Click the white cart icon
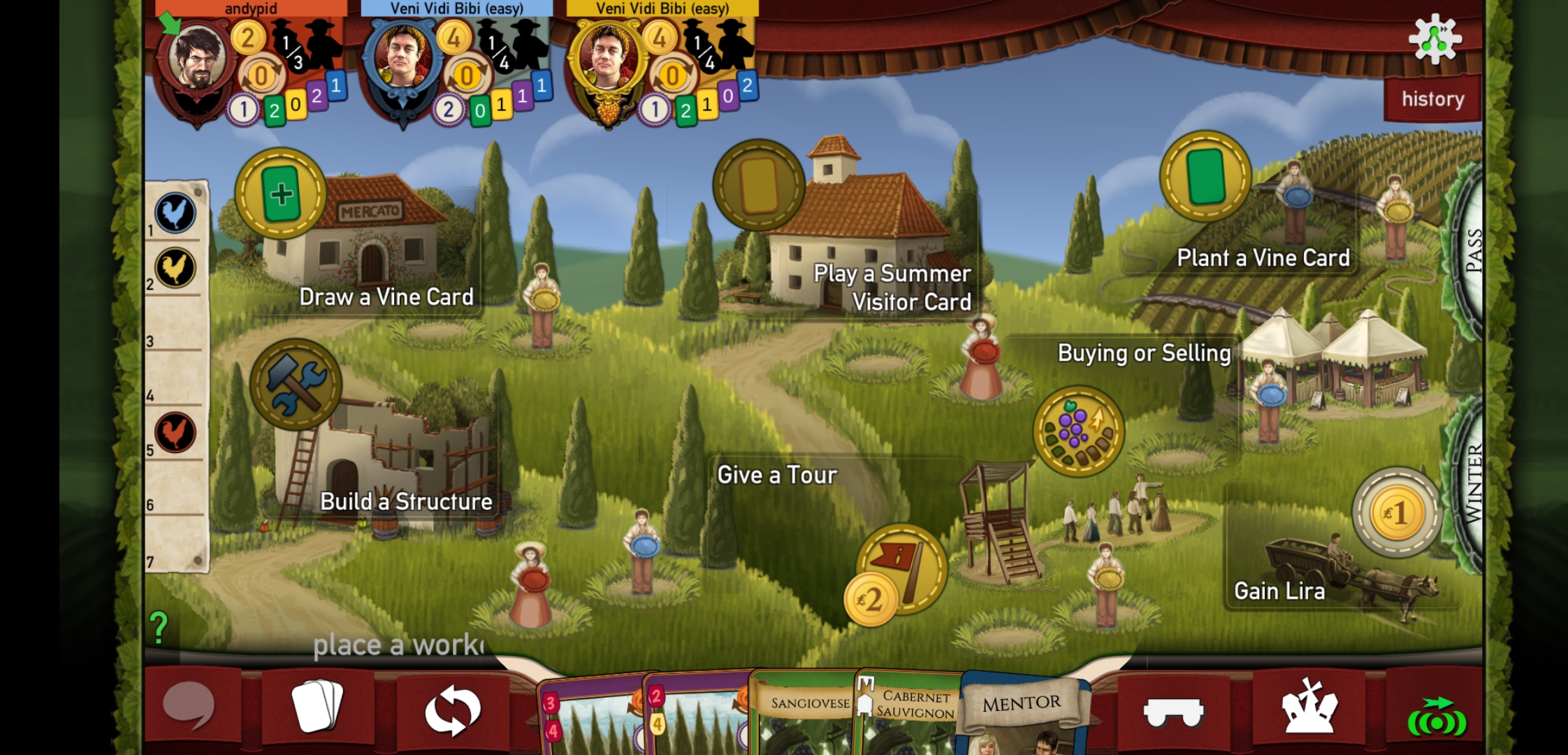Image resolution: width=1568 pixels, height=755 pixels. [1173, 712]
